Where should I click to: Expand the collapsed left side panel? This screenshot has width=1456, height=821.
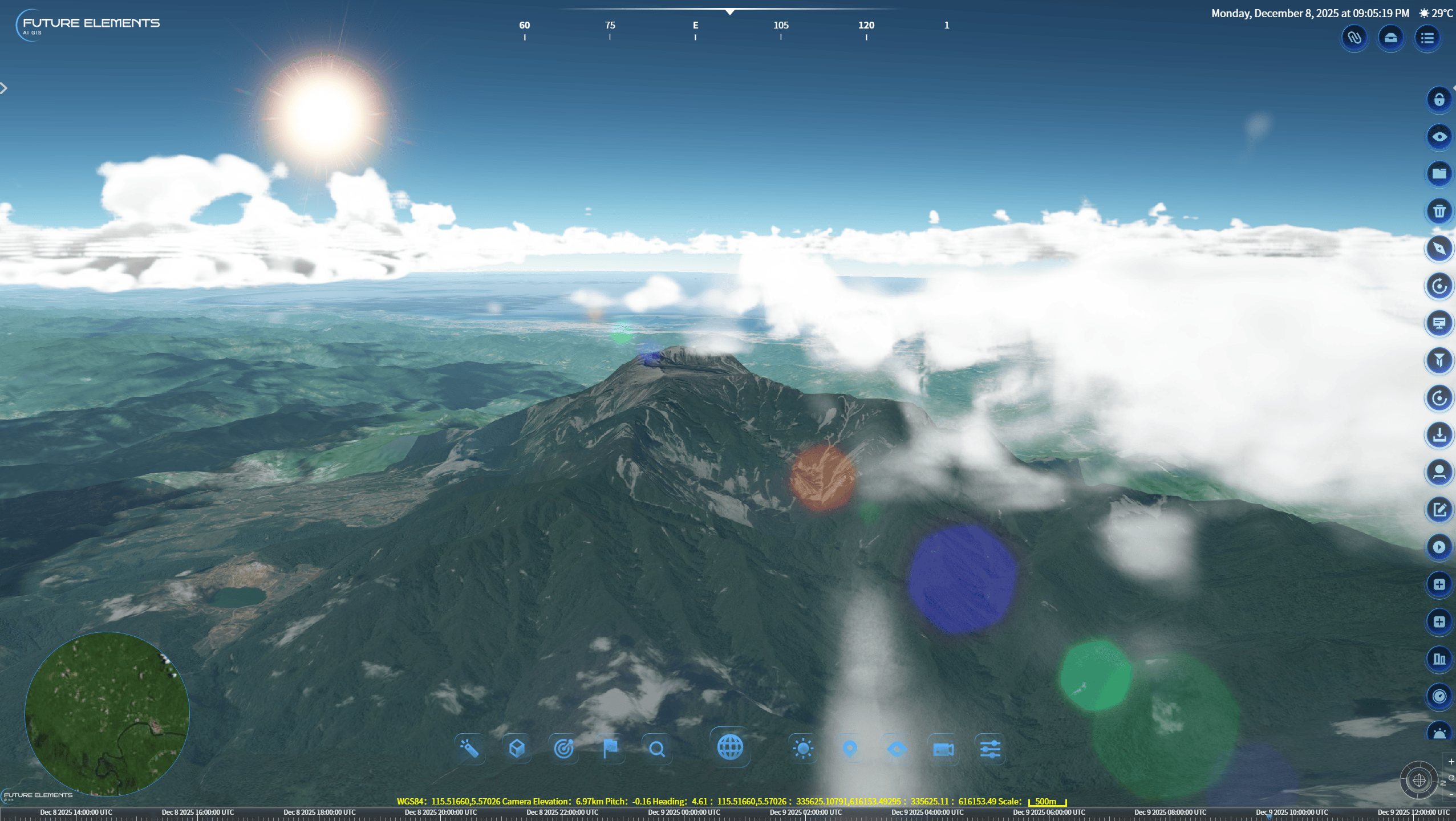[5, 88]
